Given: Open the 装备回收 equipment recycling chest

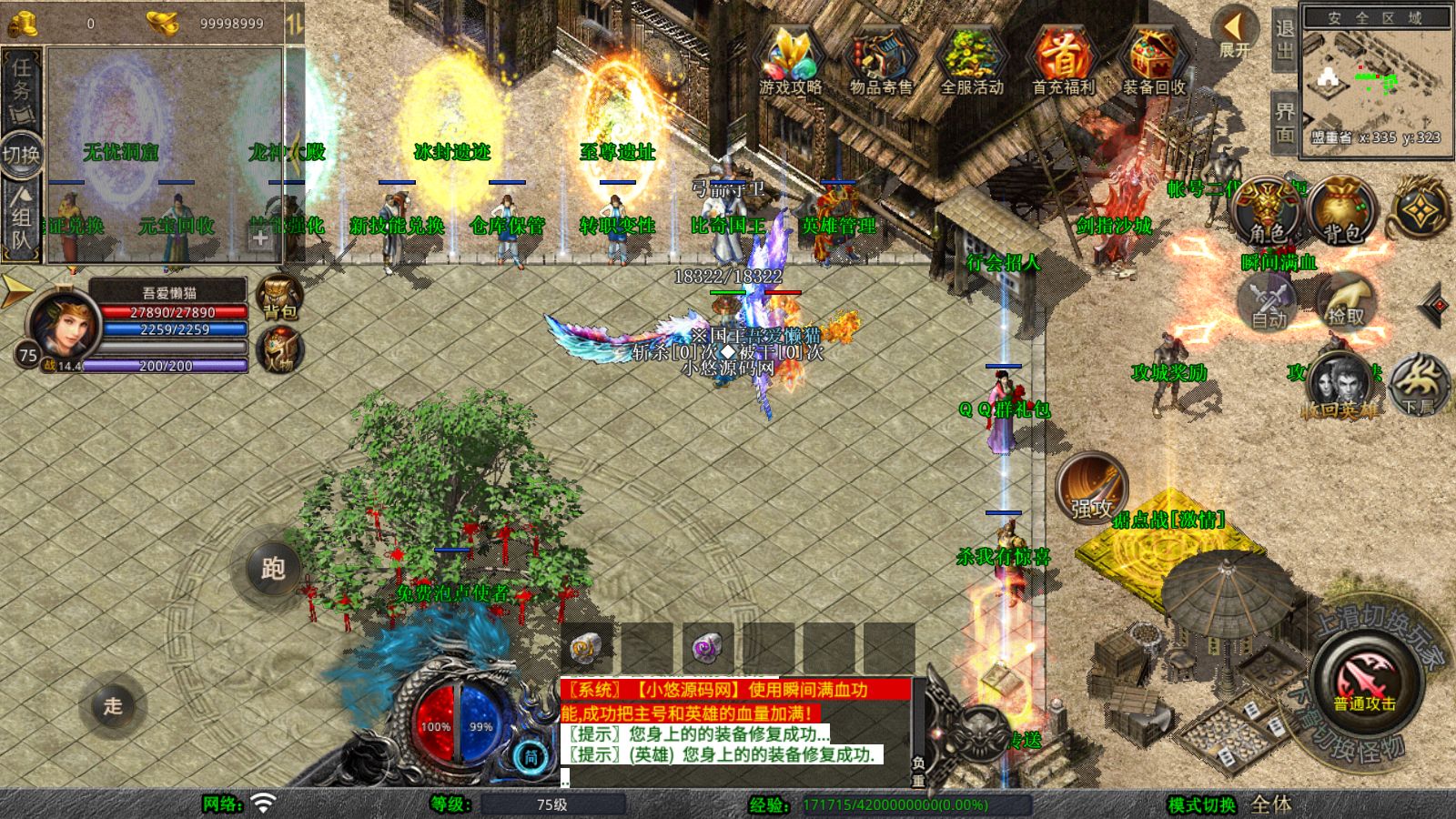Looking at the screenshot, I should pos(1153,59).
